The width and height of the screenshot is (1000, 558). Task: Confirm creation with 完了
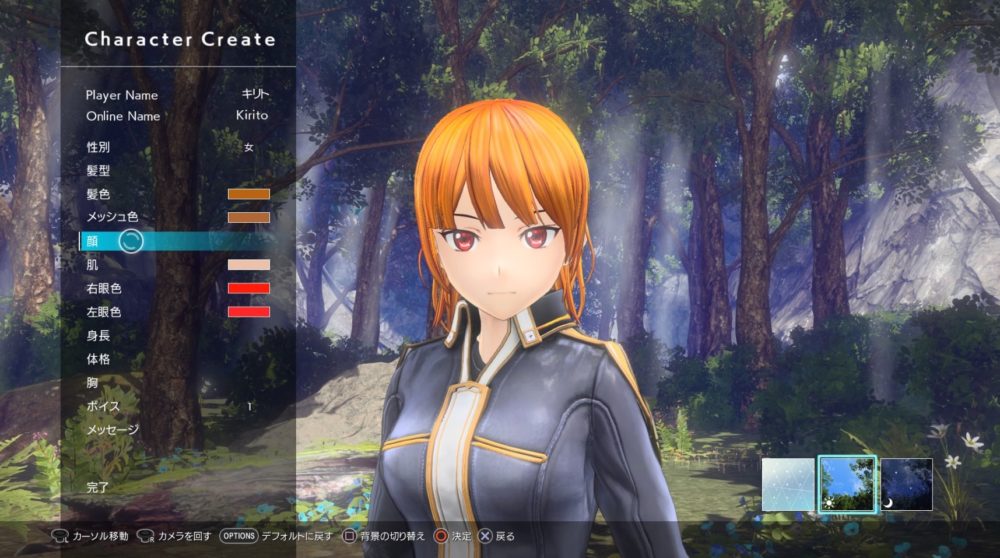click(98, 487)
